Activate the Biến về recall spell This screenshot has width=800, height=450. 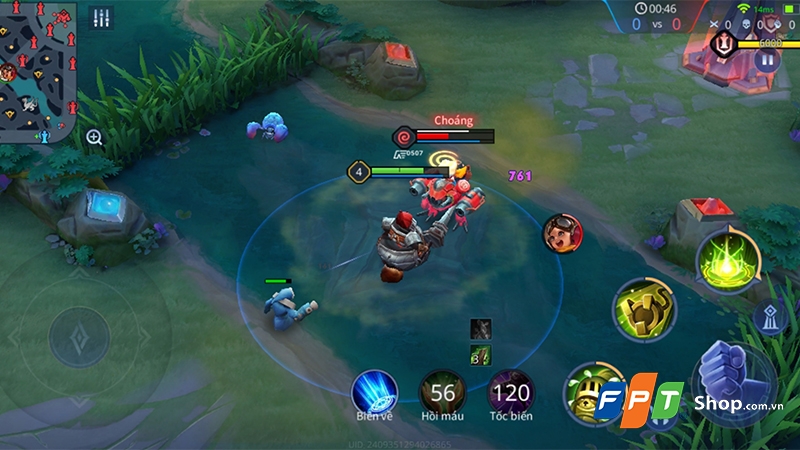(x=375, y=391)
